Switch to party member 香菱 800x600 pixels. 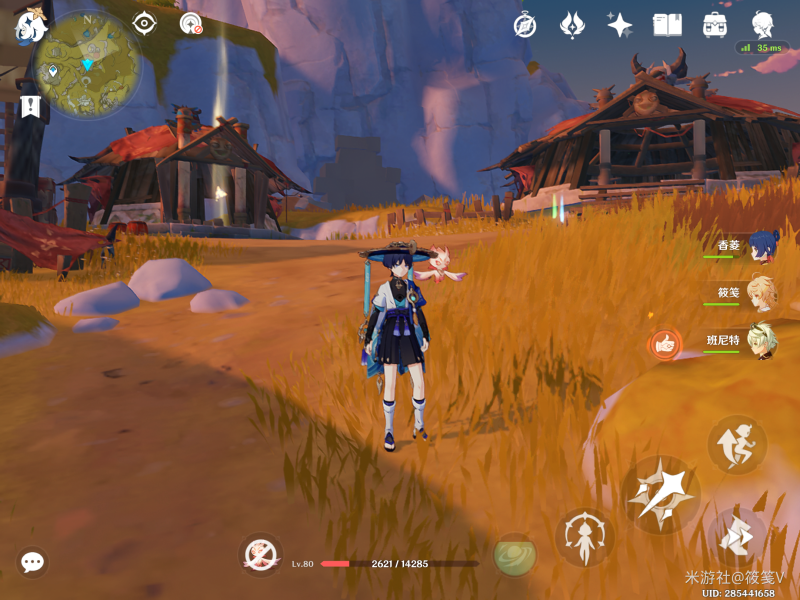[761, 246]
